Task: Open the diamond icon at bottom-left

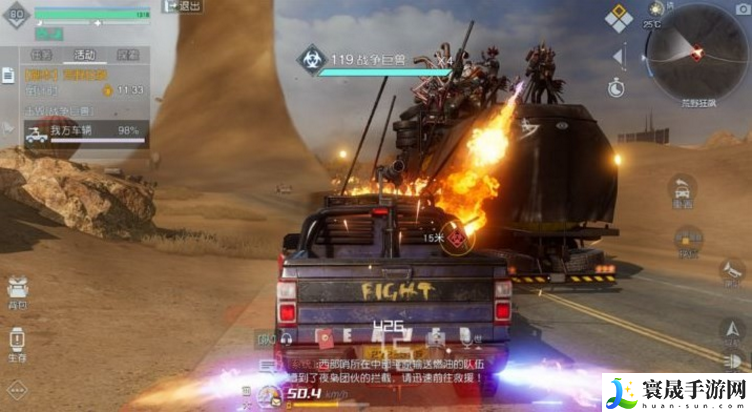Action: click(15, 390)
